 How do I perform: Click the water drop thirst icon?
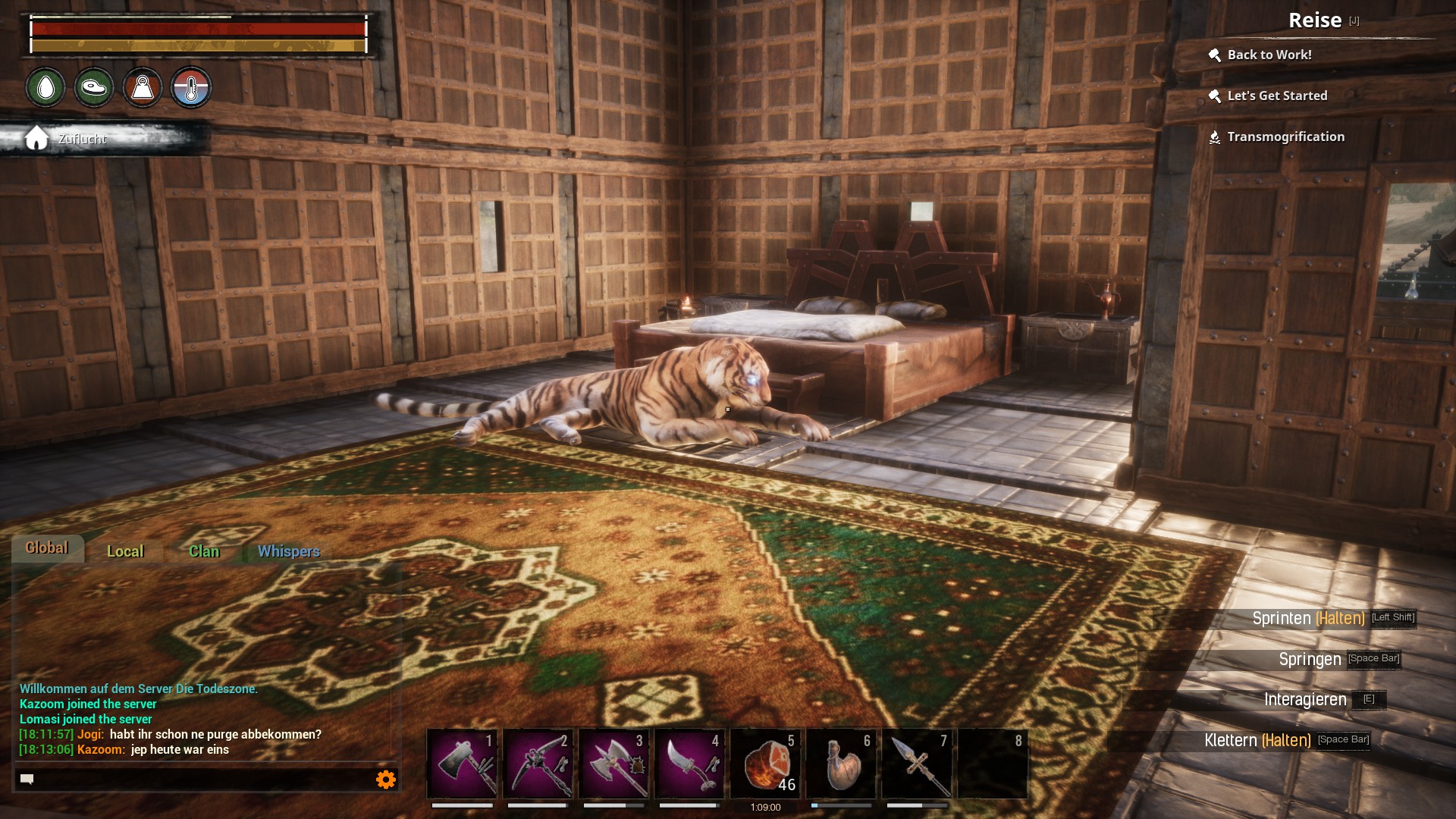(x=45, y=88)
